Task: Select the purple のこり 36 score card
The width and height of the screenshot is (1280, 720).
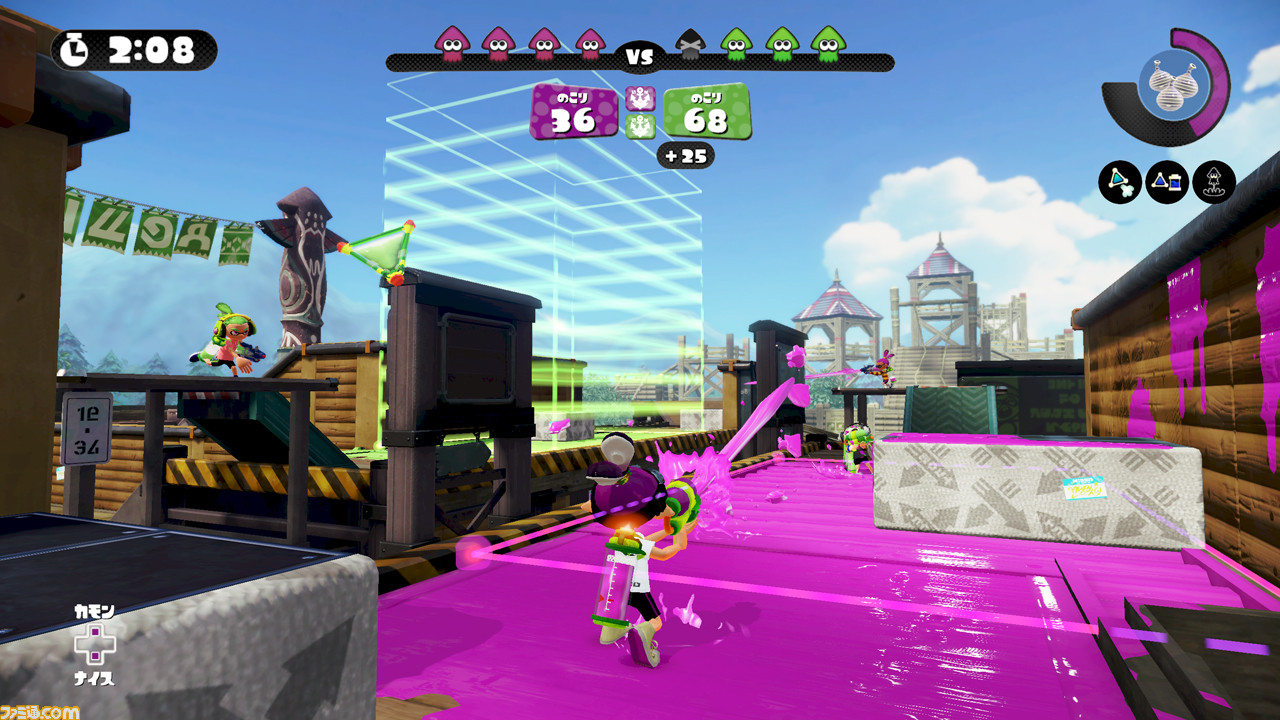Action: click(x=574, y=115)
